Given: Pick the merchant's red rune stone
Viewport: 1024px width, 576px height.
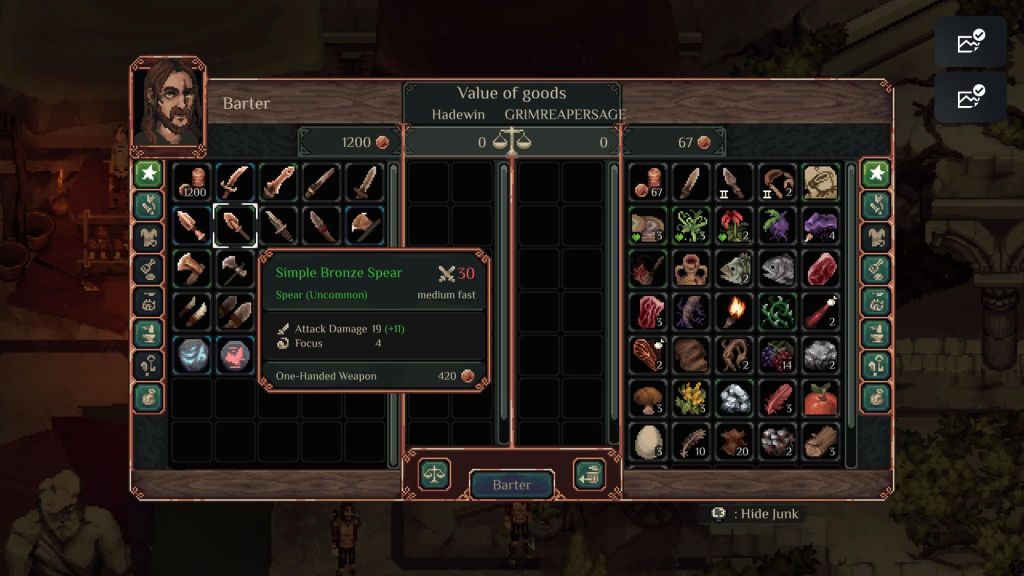Looking at the screenshot, I should [235, 354].
